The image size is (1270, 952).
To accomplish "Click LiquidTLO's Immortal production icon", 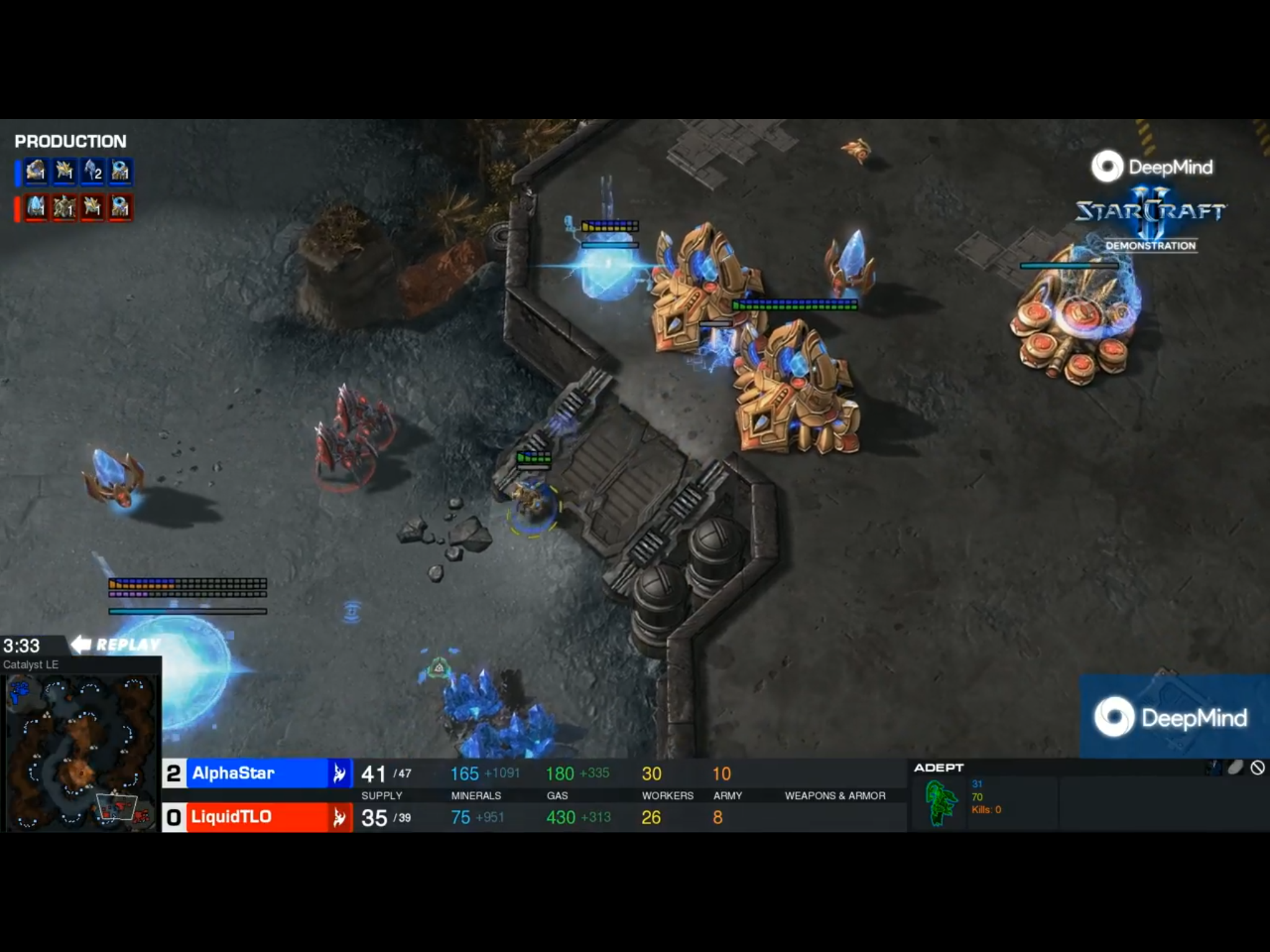I will click(x=64, y=208).
